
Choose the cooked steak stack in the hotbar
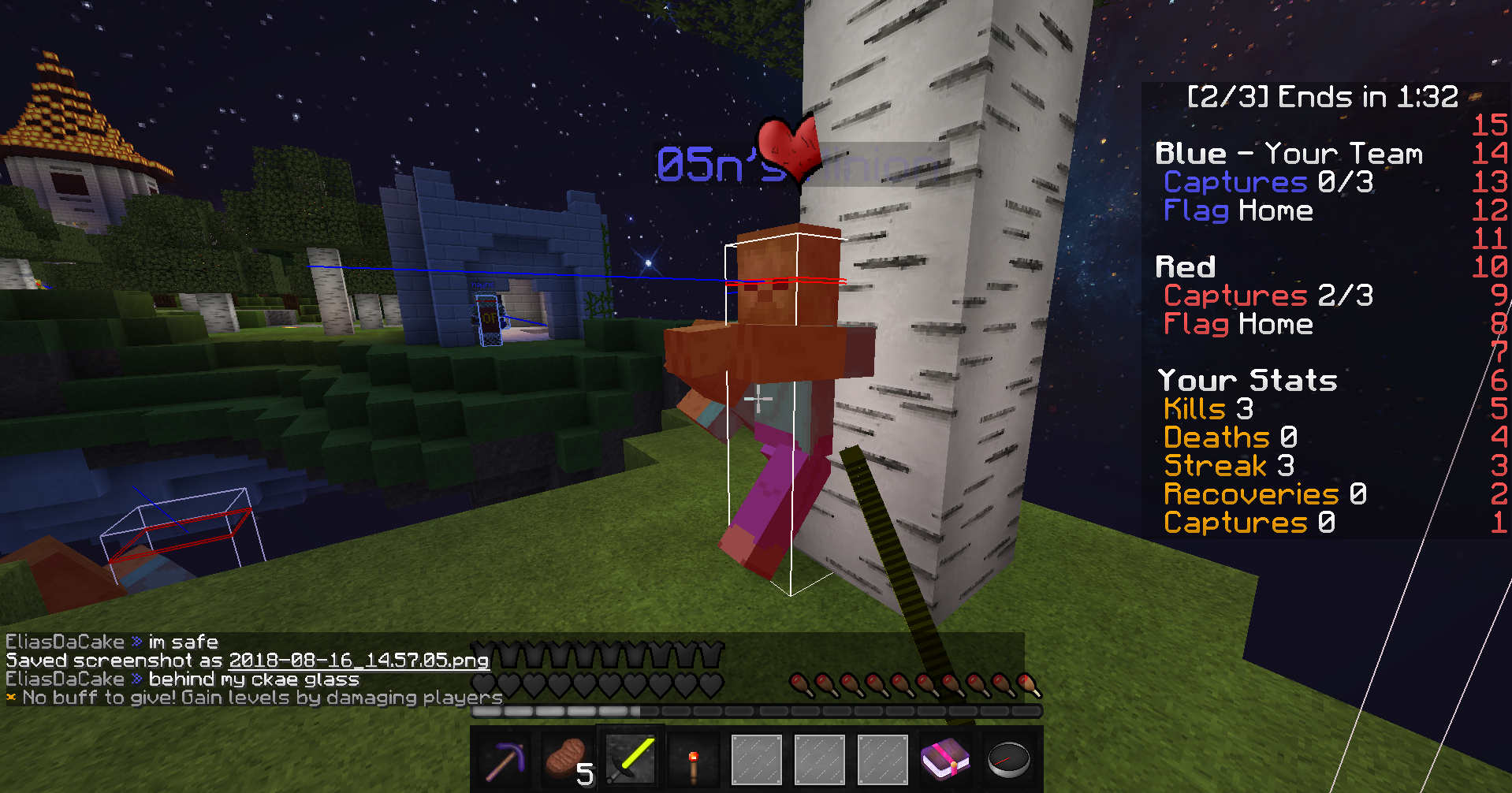(x=567, y=760)
